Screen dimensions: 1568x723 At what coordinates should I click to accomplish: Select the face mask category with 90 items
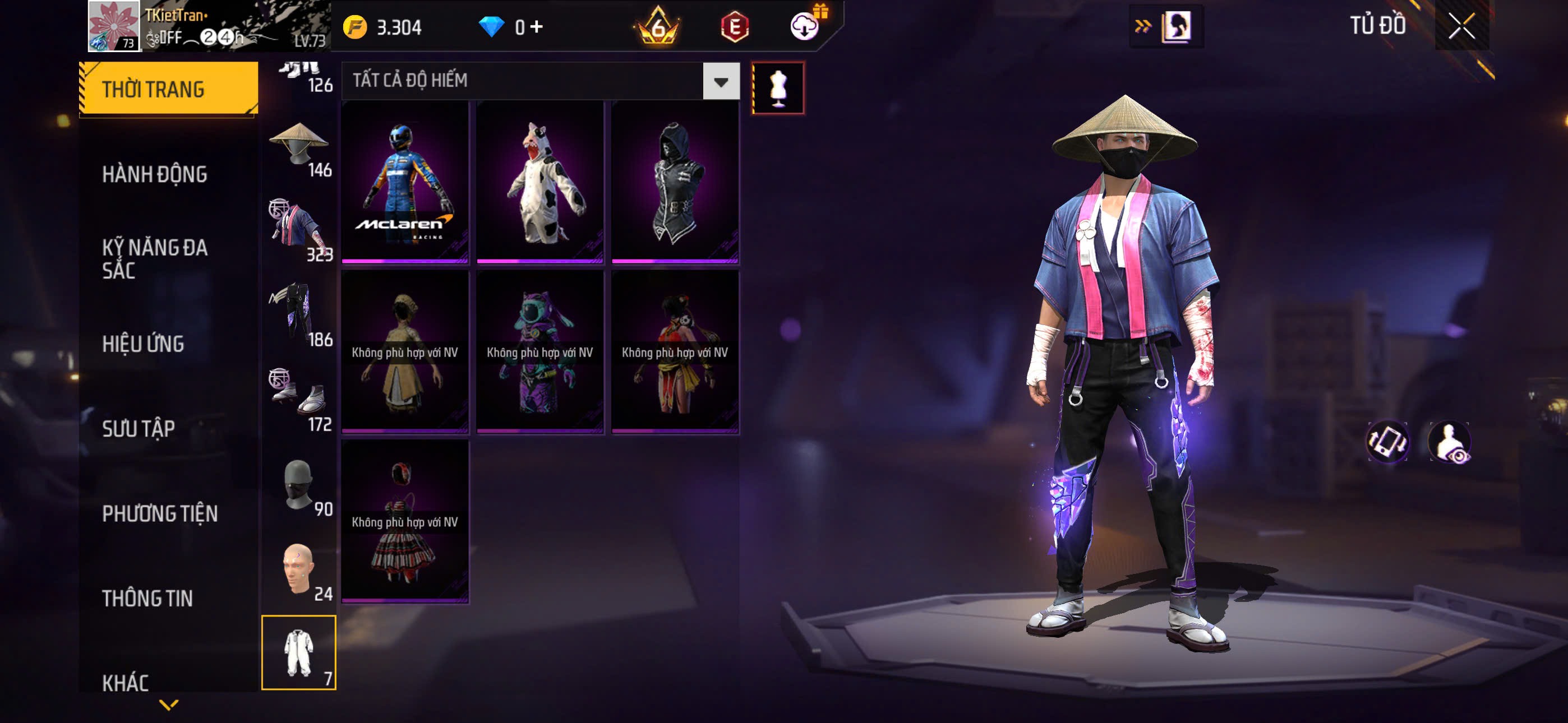tap(299, 486)
